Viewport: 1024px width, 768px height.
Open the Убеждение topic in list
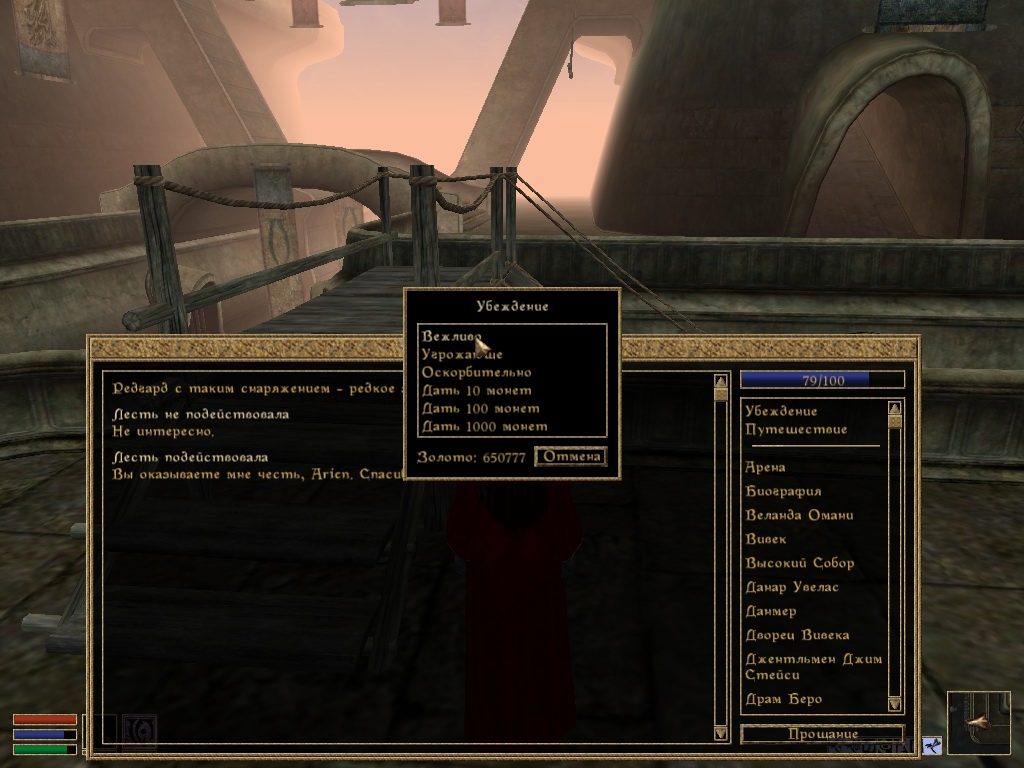(781, 411)
